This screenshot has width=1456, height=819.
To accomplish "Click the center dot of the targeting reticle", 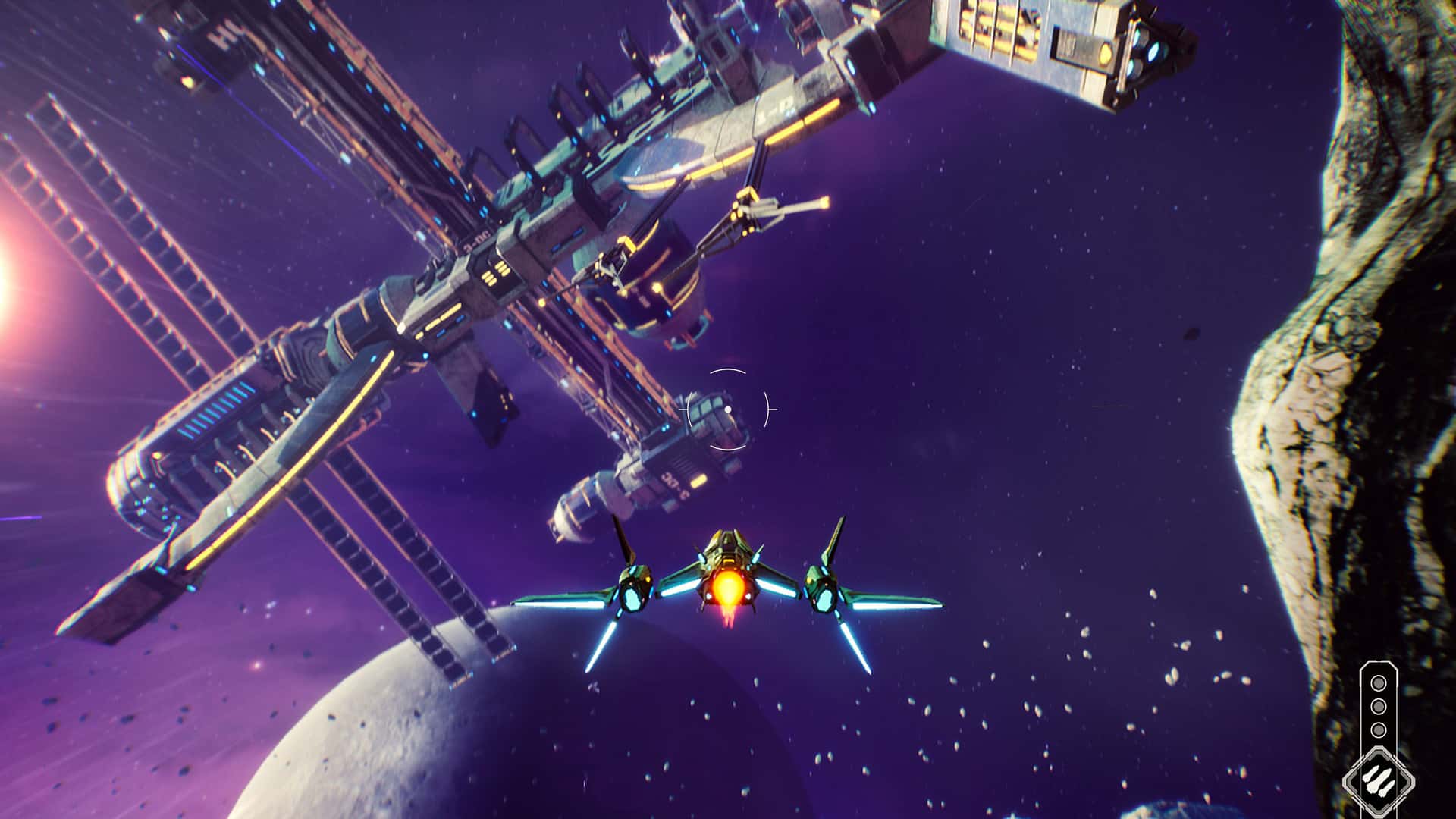I will 727,409.
